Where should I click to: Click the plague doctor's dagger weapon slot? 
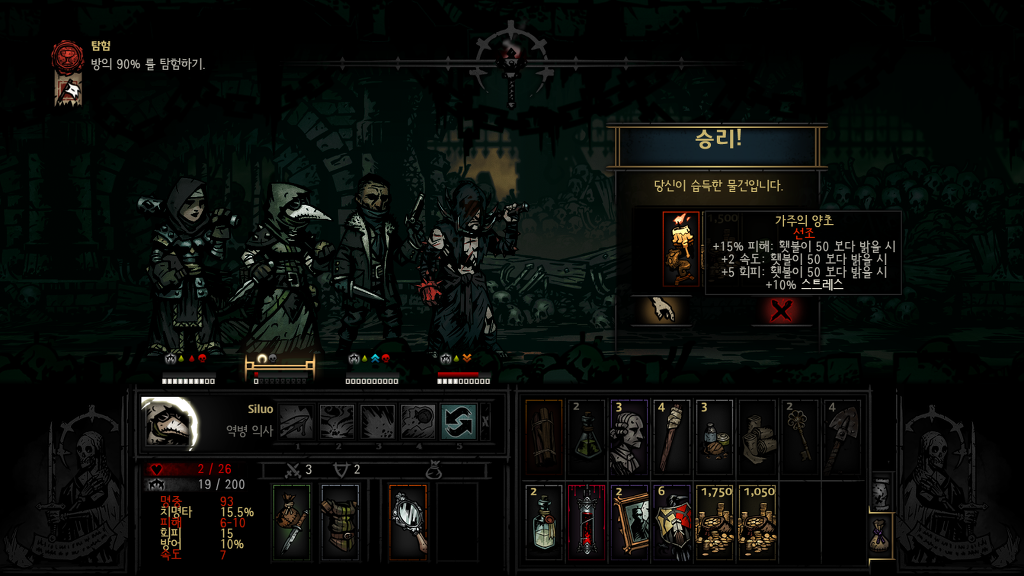[290, 521]
